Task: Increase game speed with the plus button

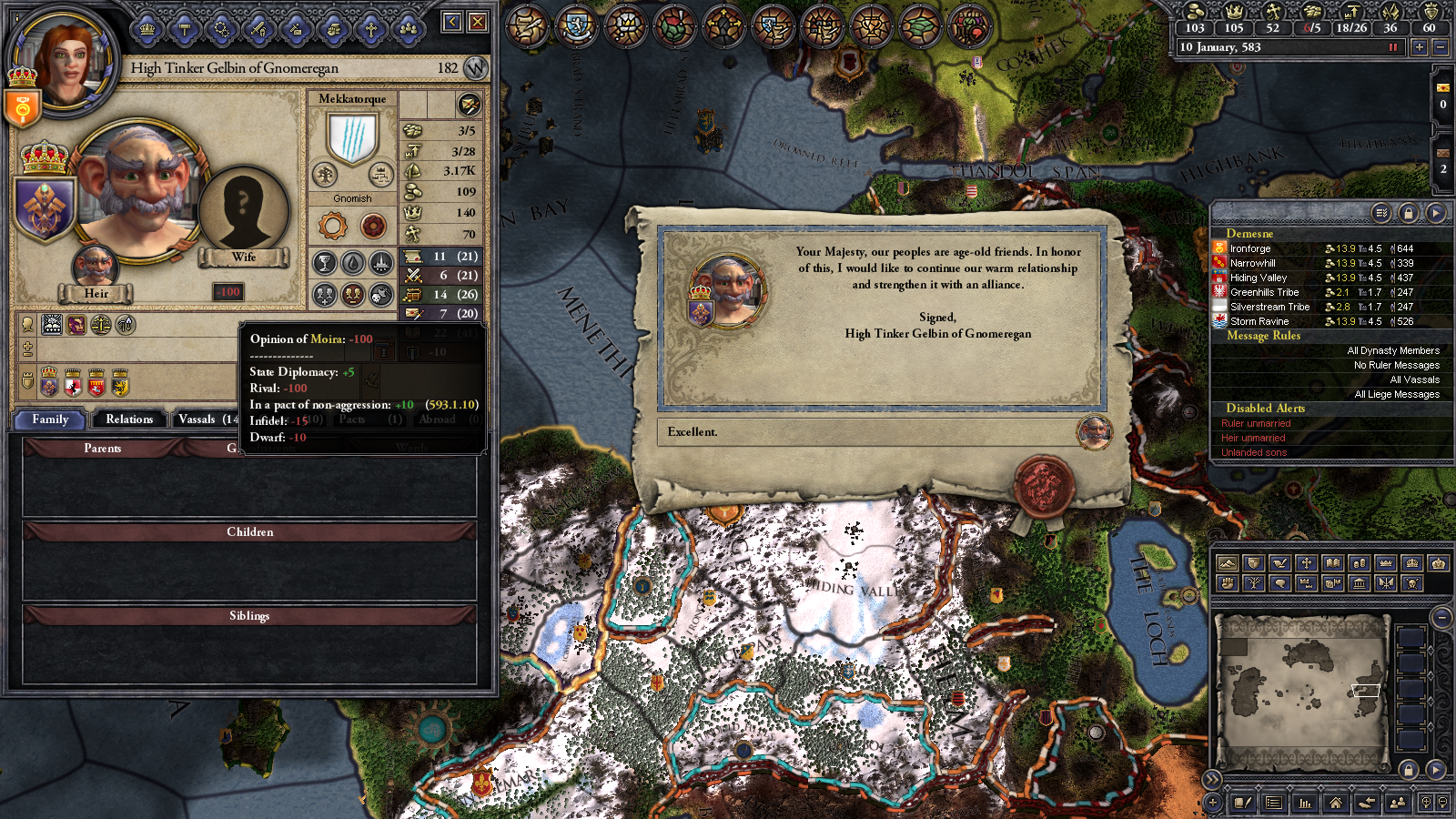Action: click(x=1419, y=47)
